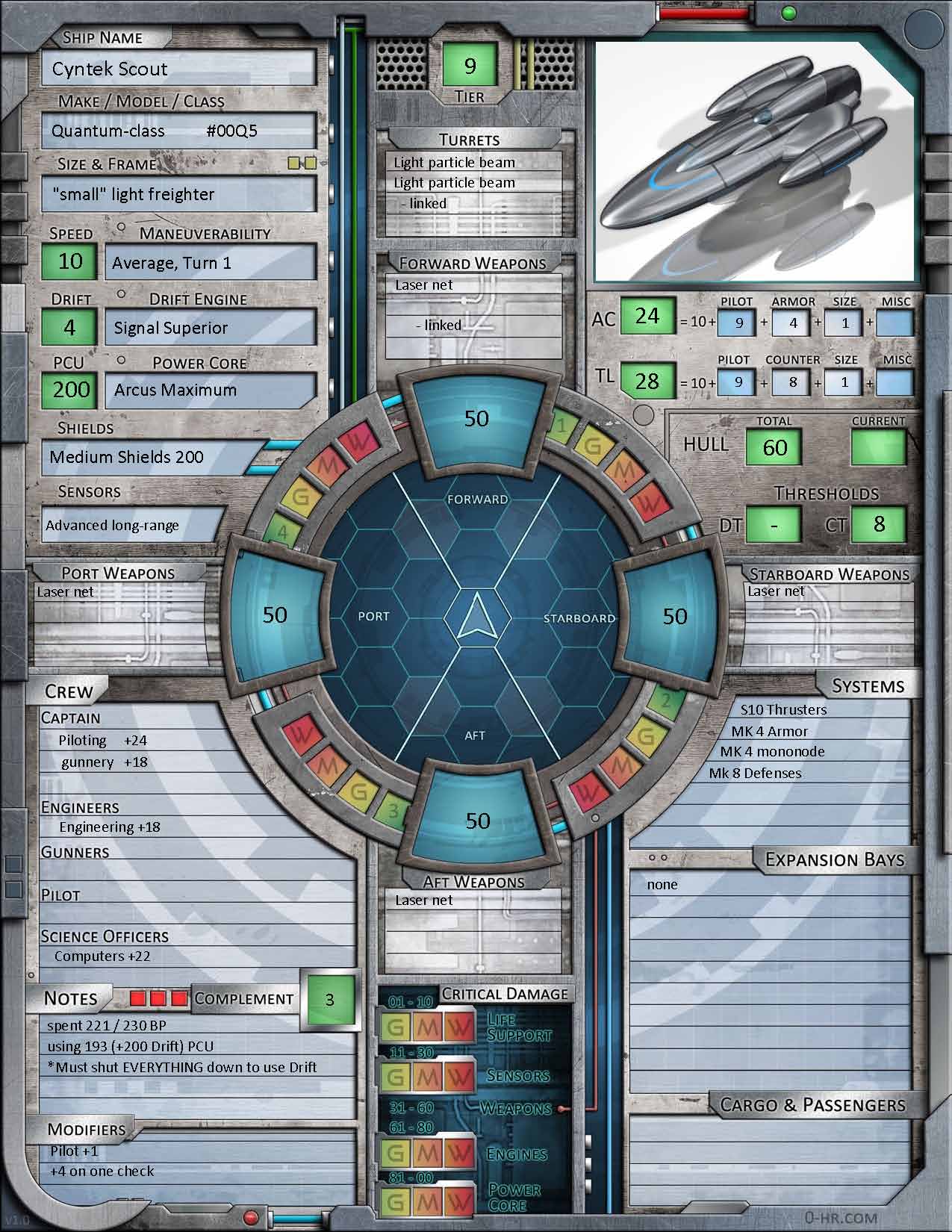The image size is (952, 1232).
Task: Select the Ship Name field reading Cyntek Scout
Action: click(178, 69)
